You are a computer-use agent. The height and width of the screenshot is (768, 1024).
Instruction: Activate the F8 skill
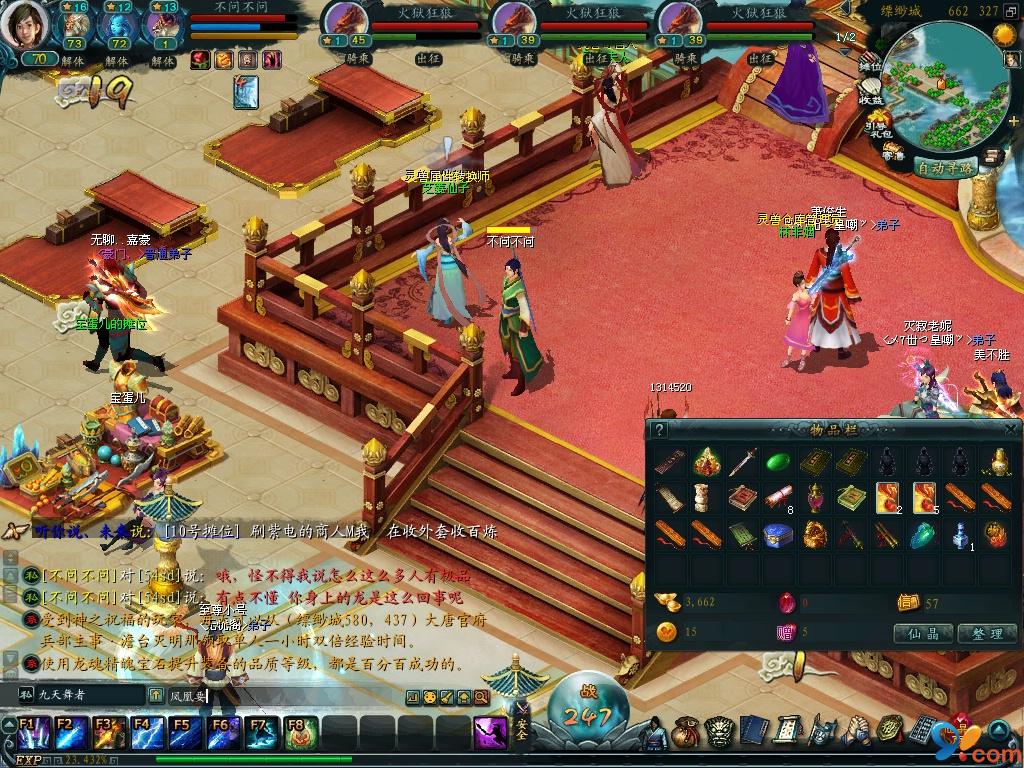(x=298, y=735)
